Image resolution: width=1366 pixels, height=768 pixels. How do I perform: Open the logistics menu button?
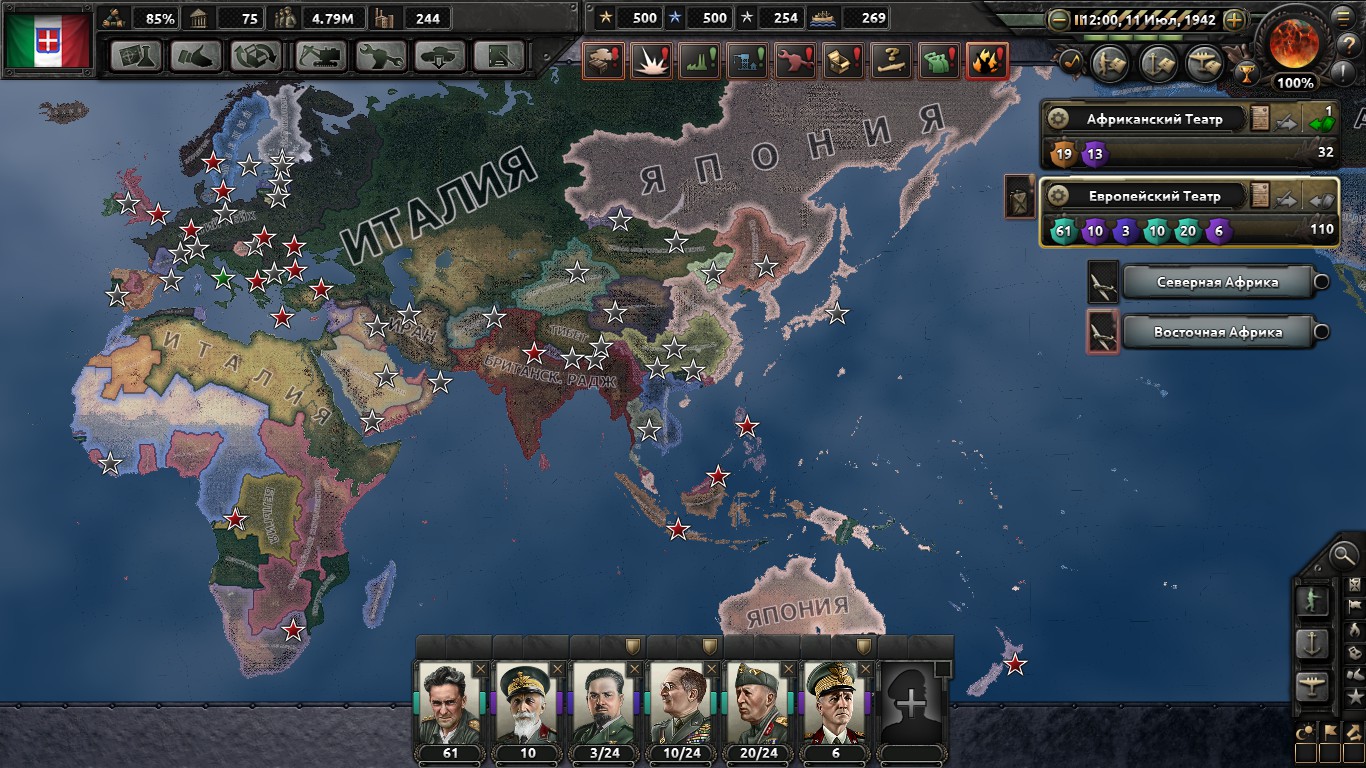tap(500, 56)
